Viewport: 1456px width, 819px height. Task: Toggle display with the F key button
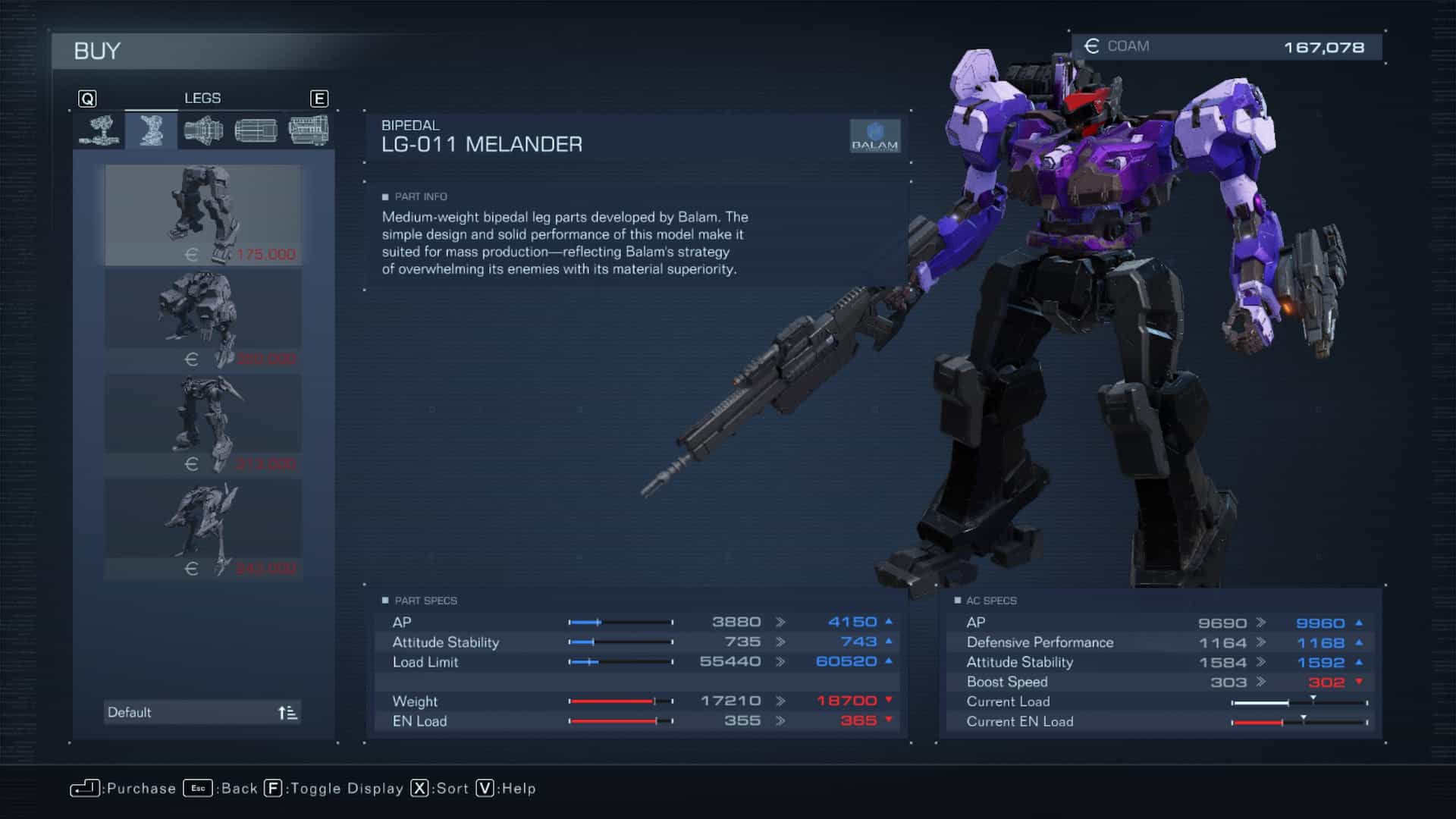coord(273,789)
